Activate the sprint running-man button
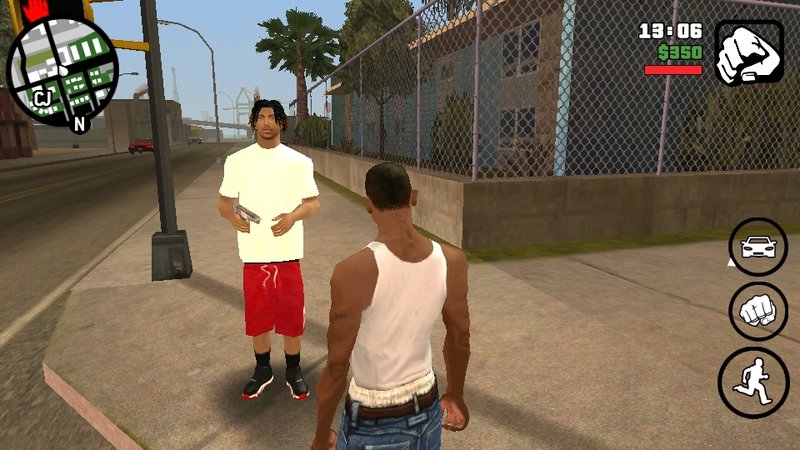The height and width of the screenshot is (450, 800). (754, 382)
